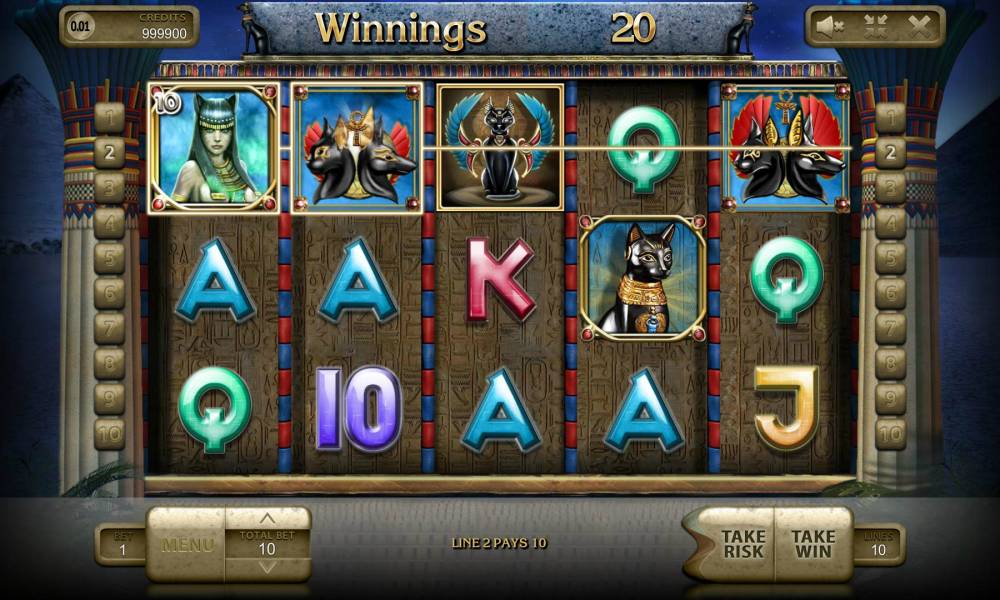Close the game with the X icon
1000x600 pixels.
[x=918, y=27]
